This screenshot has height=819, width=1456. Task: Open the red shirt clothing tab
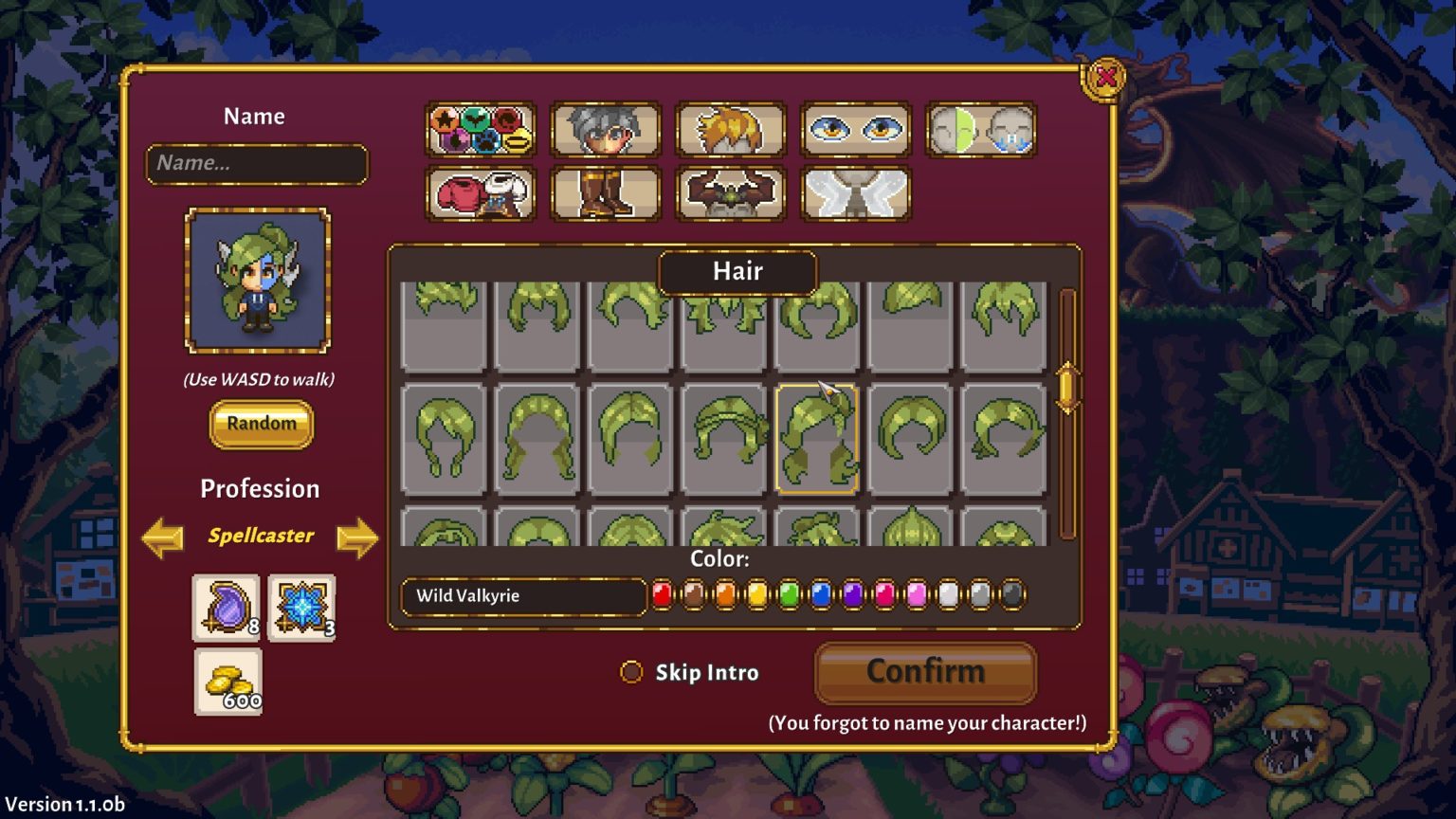click(x=481, y=193)
